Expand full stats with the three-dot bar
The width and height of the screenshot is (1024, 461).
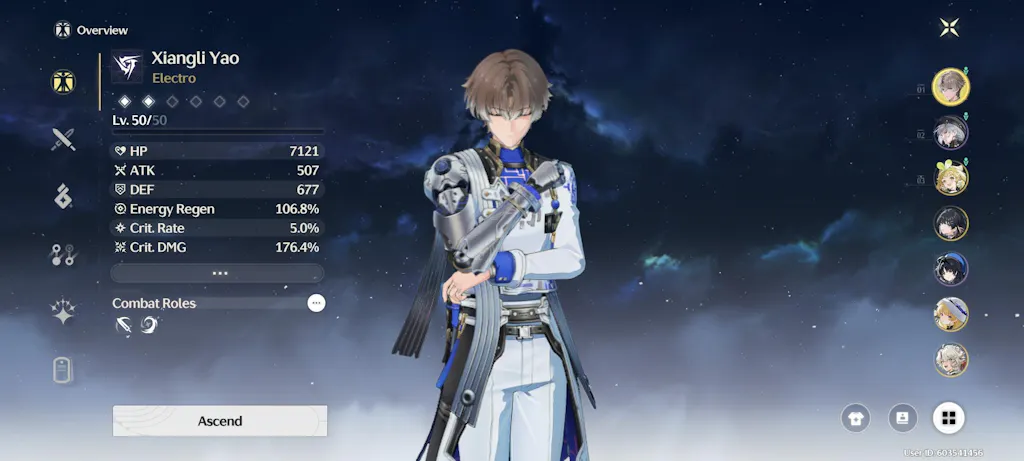[x=218, y=273]
